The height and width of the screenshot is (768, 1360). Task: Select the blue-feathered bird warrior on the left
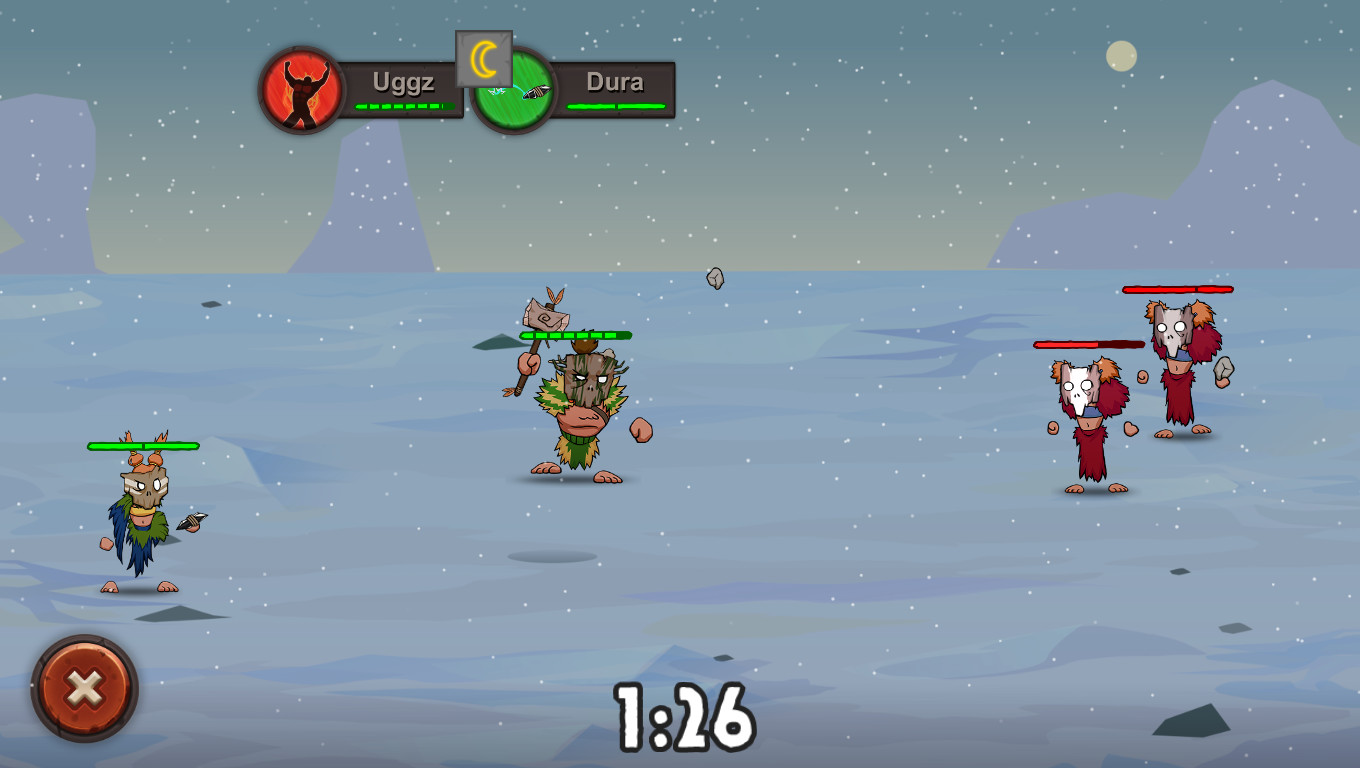click(x=145, y=520)
